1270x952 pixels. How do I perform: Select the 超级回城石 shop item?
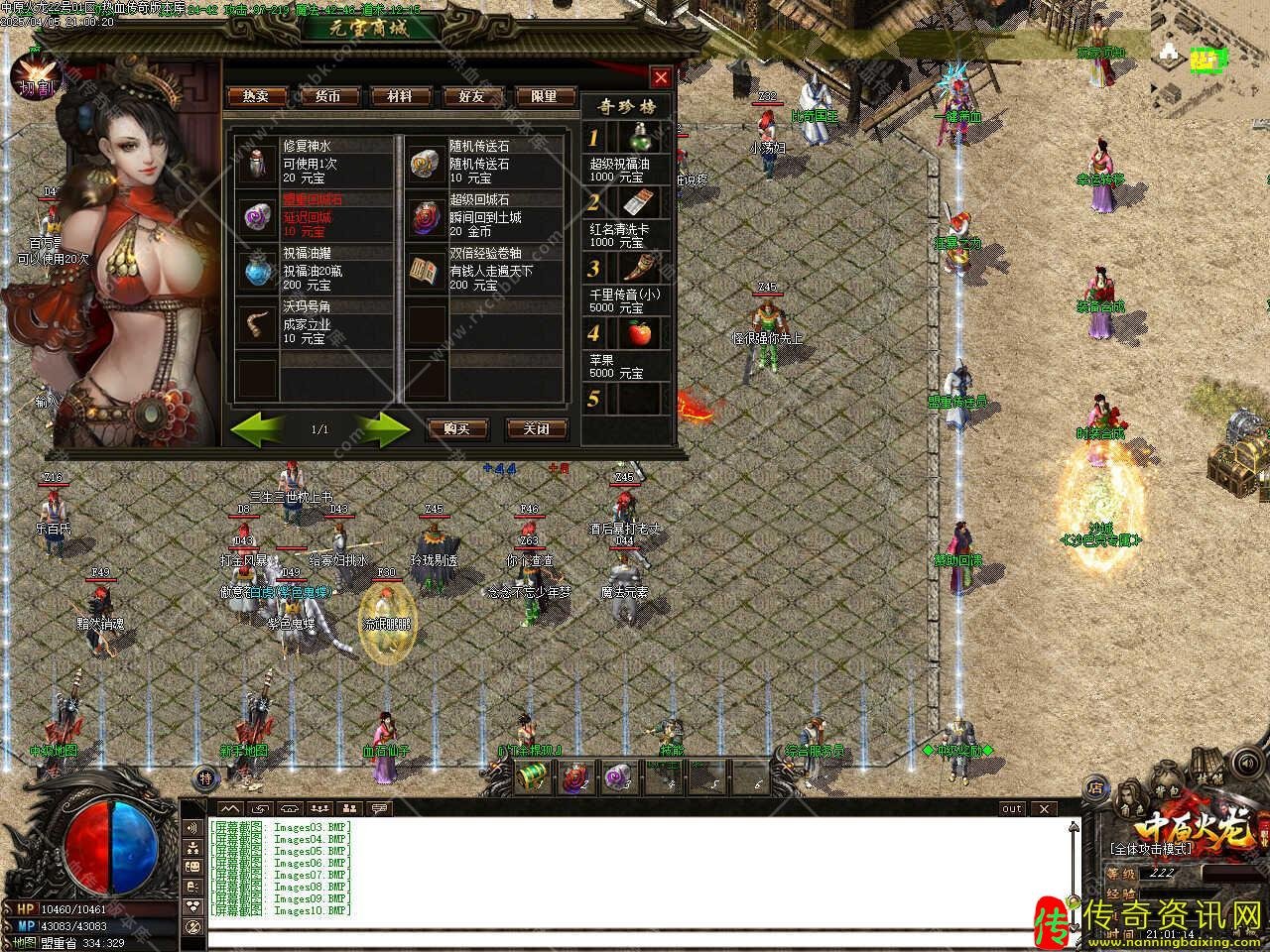pyautogui.click(x=428, y=214)
